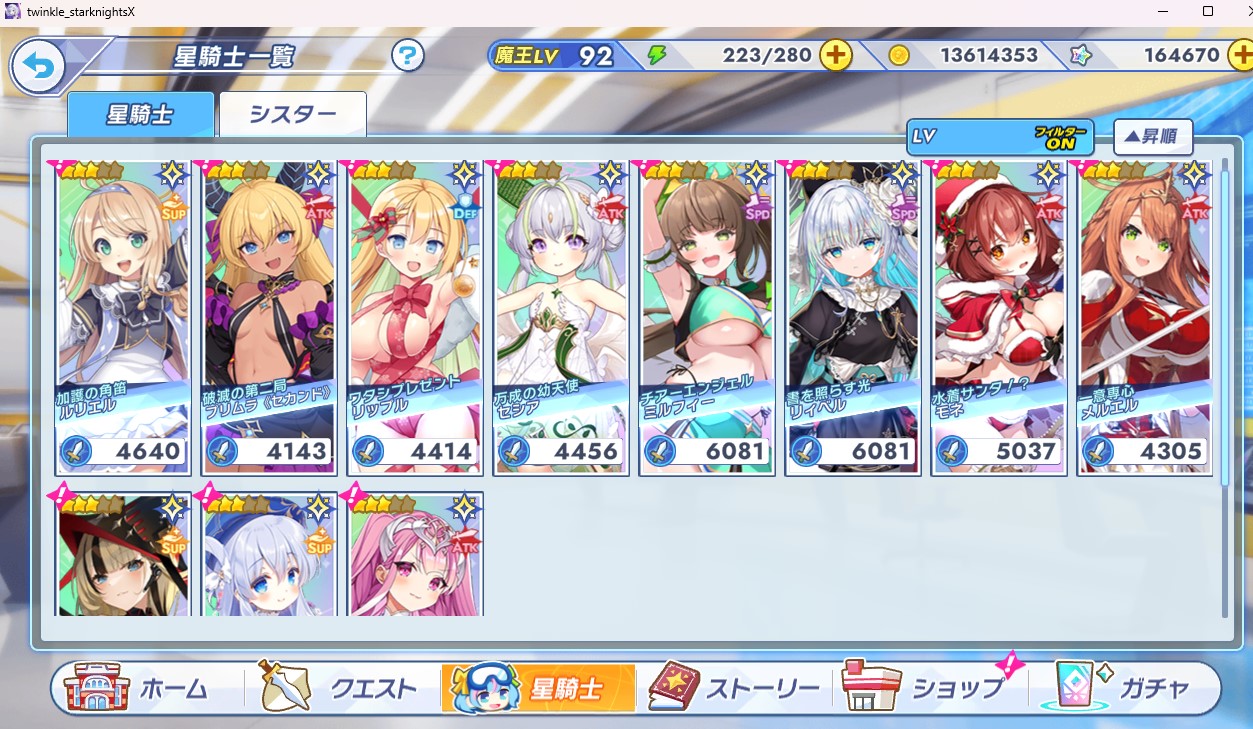Open the ミルフィー character card
This screenshot has width=1253, height=729.
click(706, 316)
